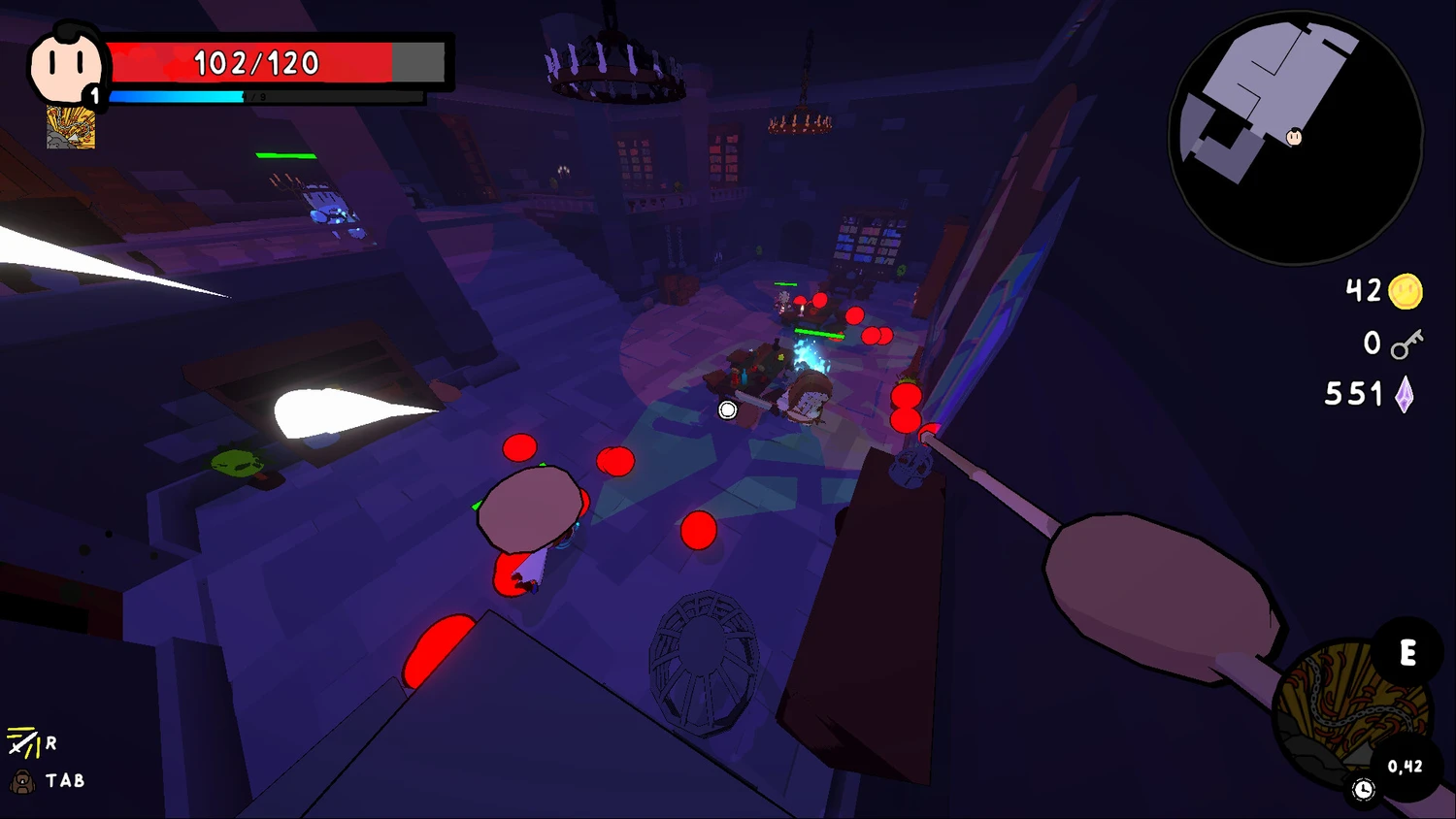
Task: Click the purple crystal currency icon
Action: 1404,395
